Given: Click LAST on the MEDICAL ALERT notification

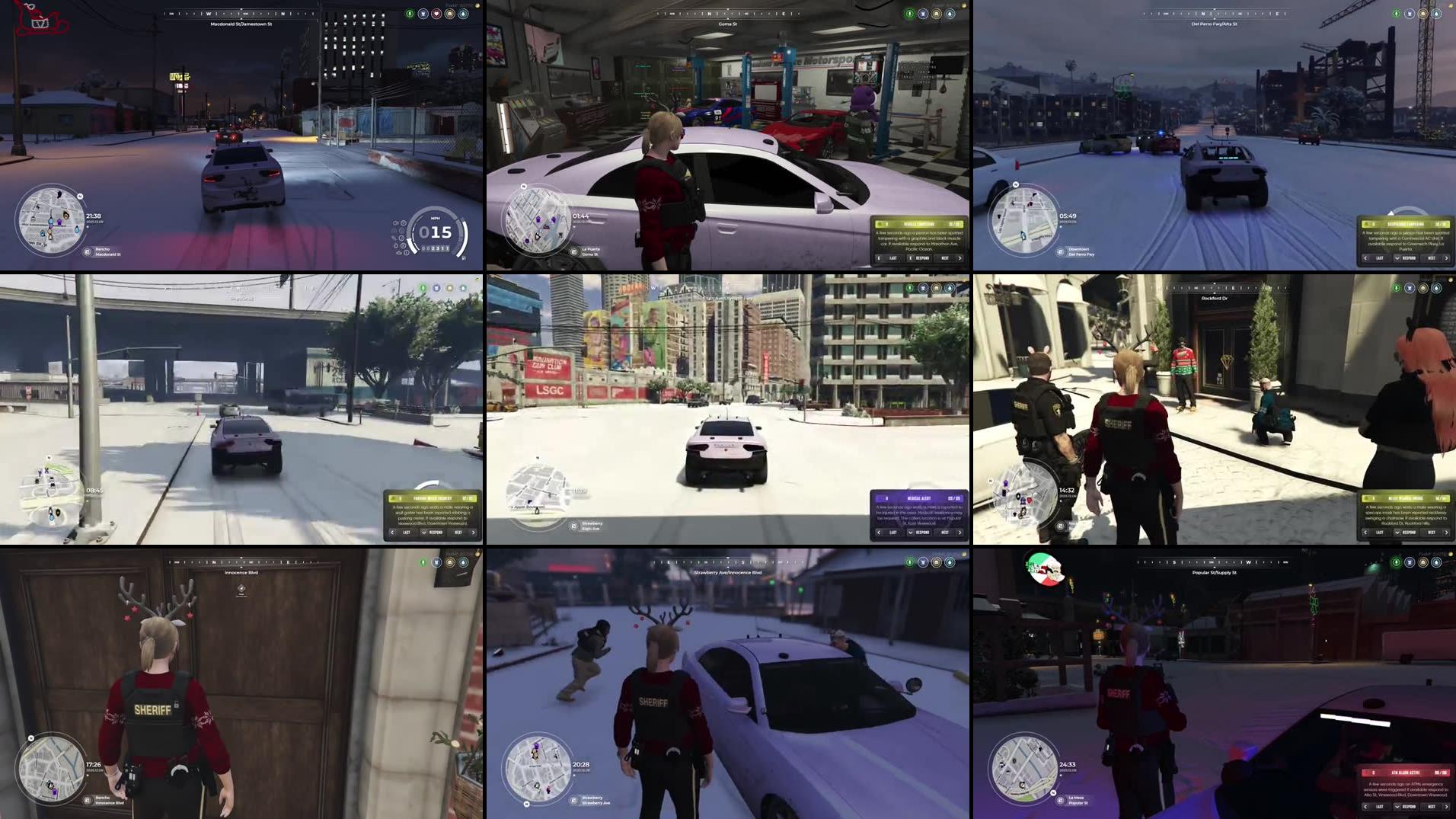Looking at the screenshot, I should (x=894, y=533).
